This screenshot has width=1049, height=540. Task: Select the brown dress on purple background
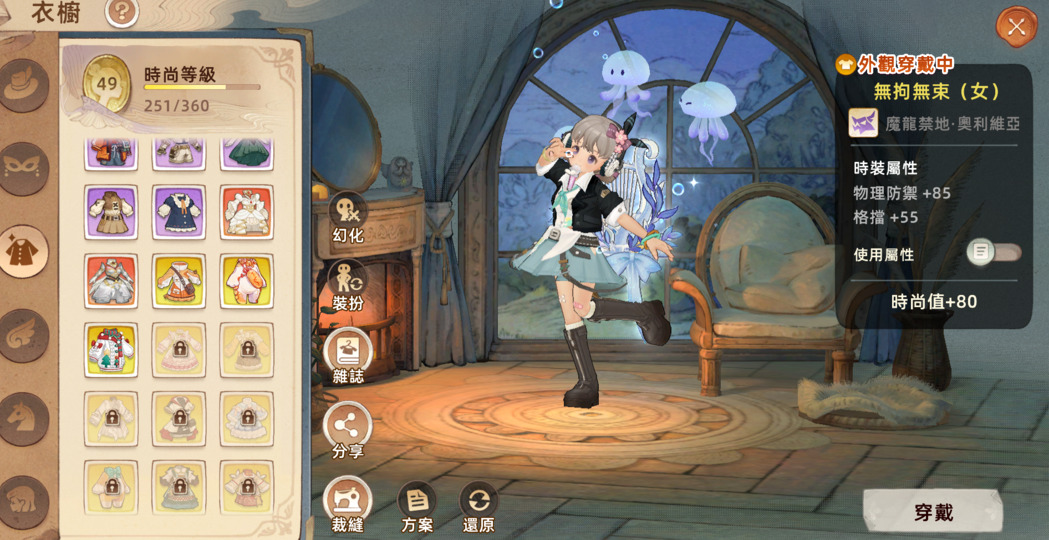point(111,212)
